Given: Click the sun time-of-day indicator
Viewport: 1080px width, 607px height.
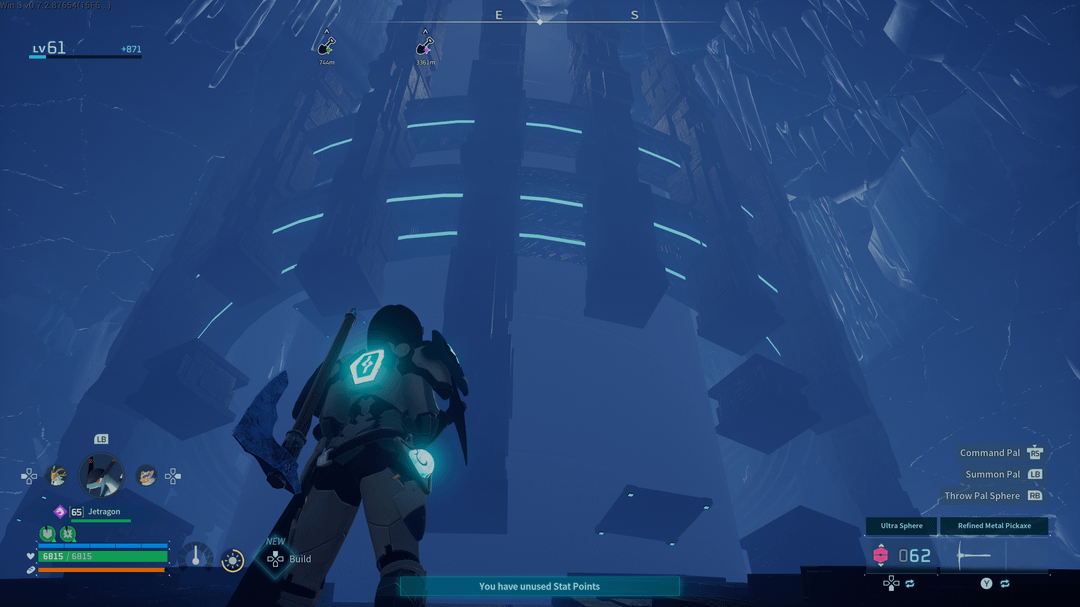Looking at the screenshot, I should point(233,561).
